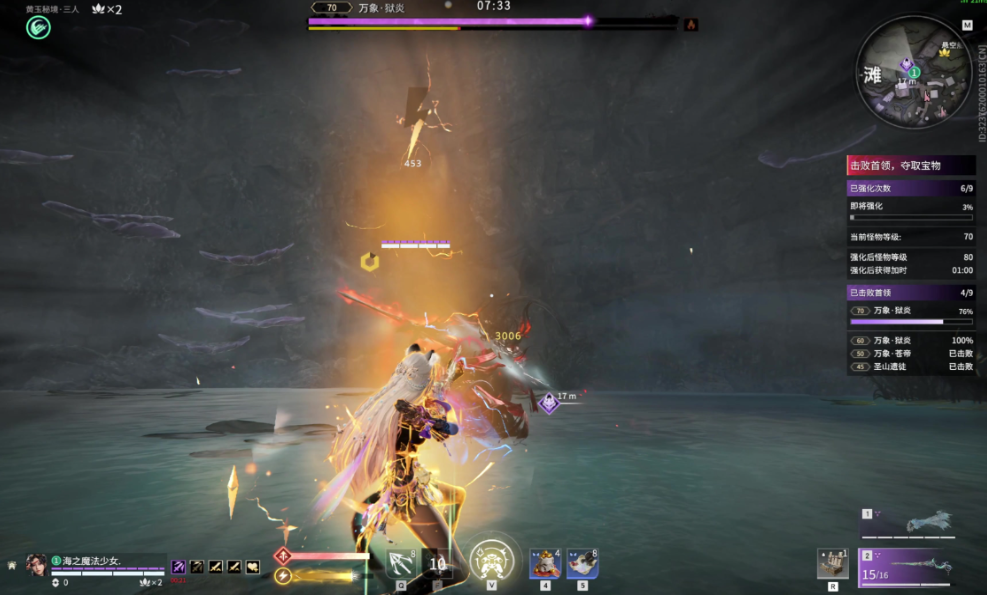Click the fire element icon beside boss bar
This screenshot has width=987, height=595.
[x=690, y=24]
